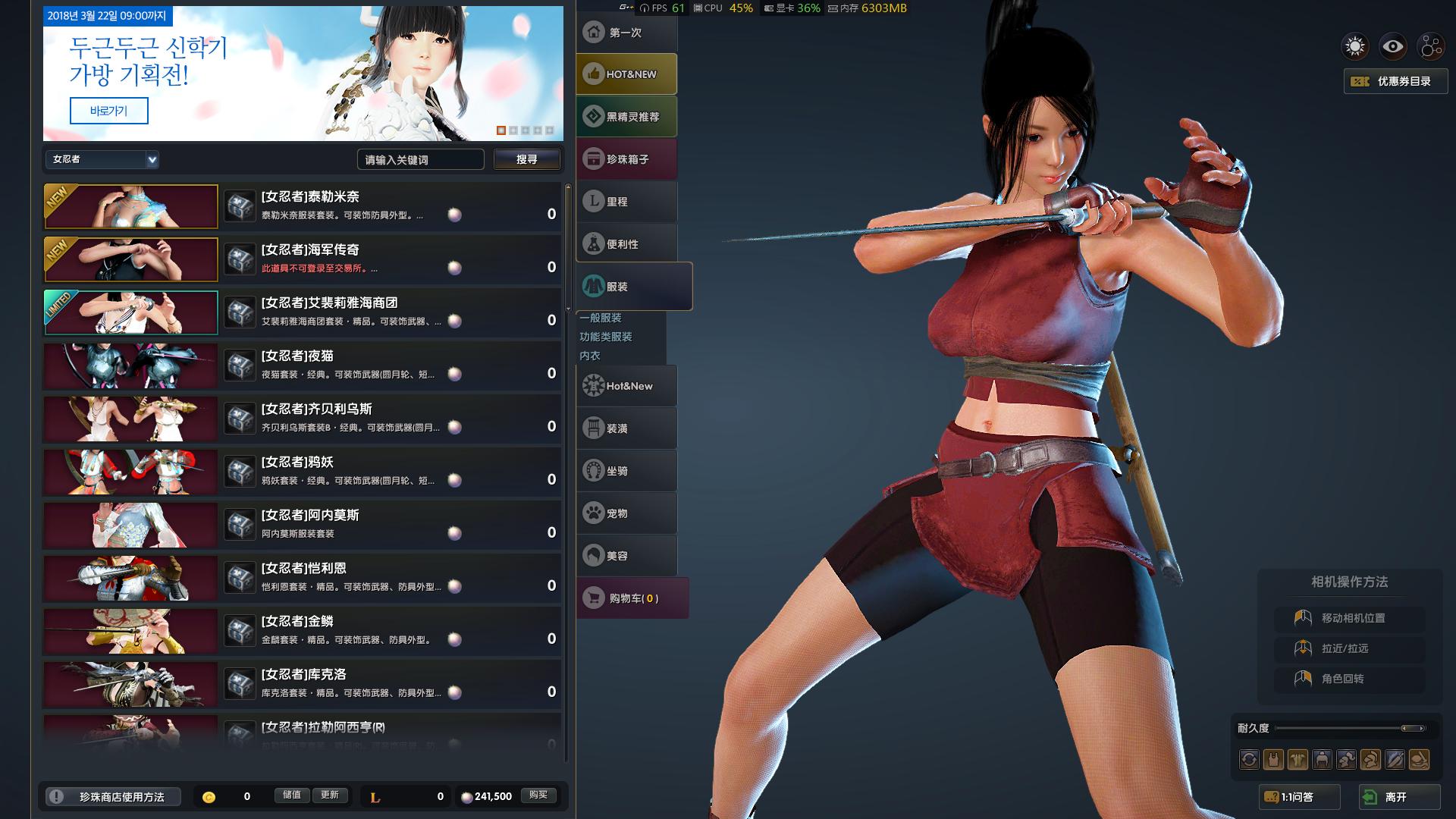Click the 购买 pearl purchase button

point(538,795)
